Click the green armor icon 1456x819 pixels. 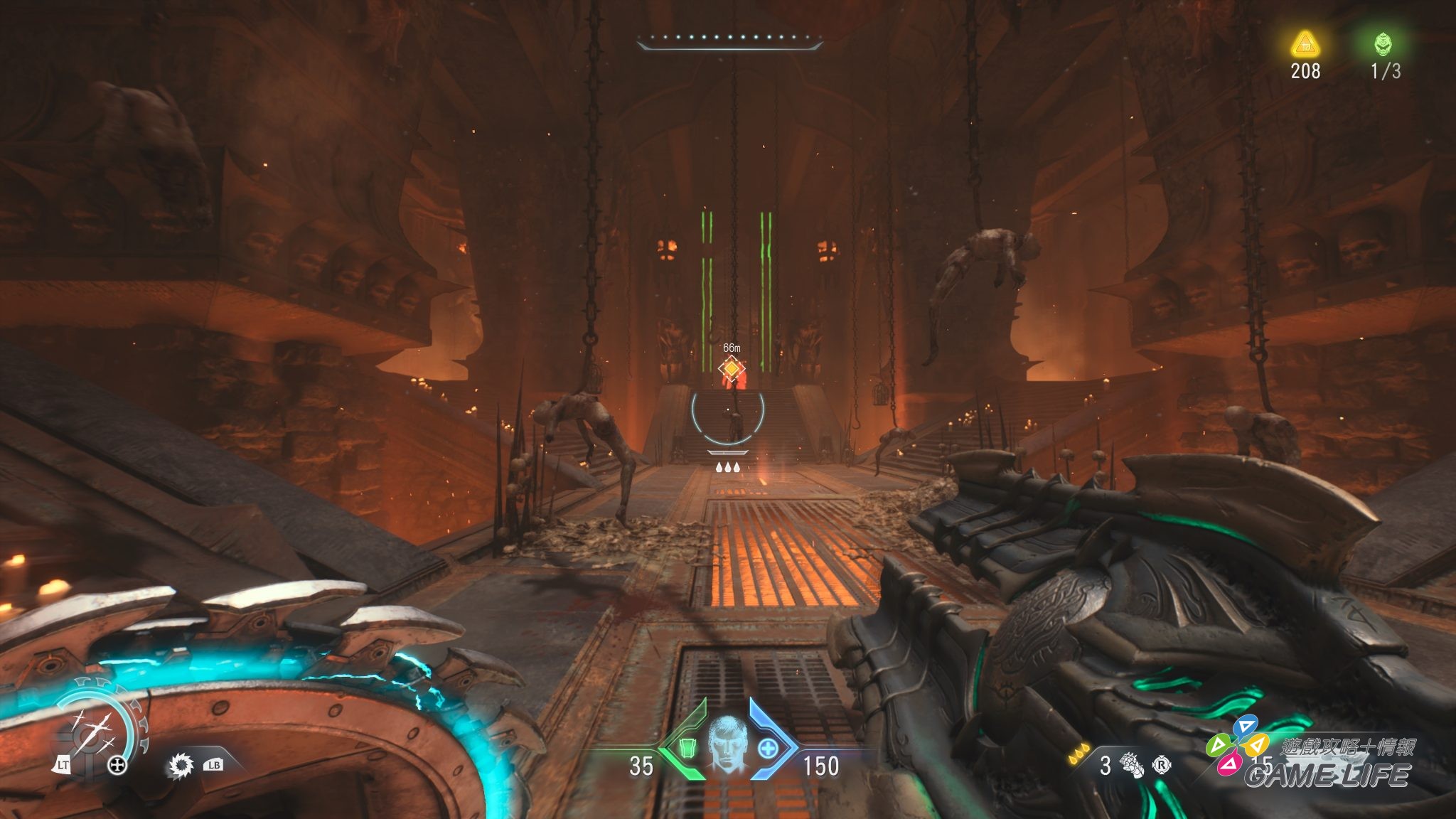point(687,749)
